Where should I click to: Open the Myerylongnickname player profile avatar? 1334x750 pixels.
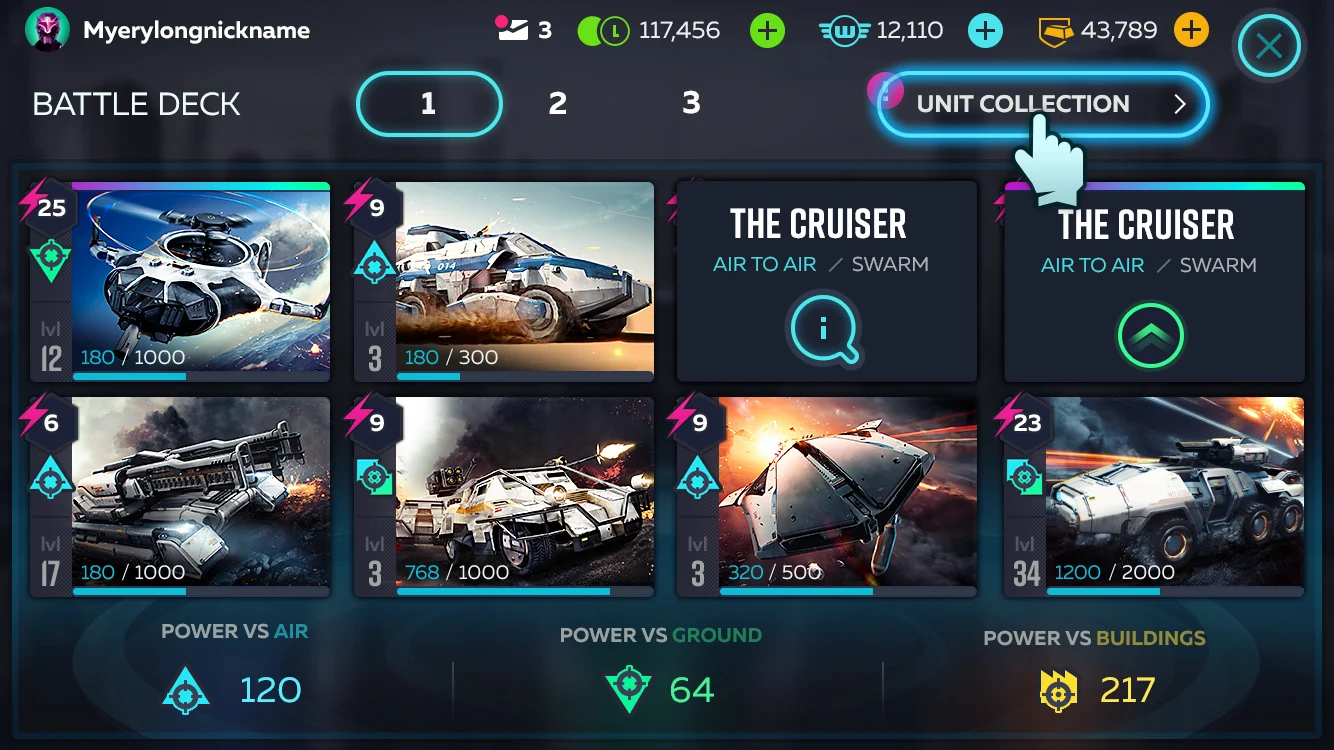47,30
